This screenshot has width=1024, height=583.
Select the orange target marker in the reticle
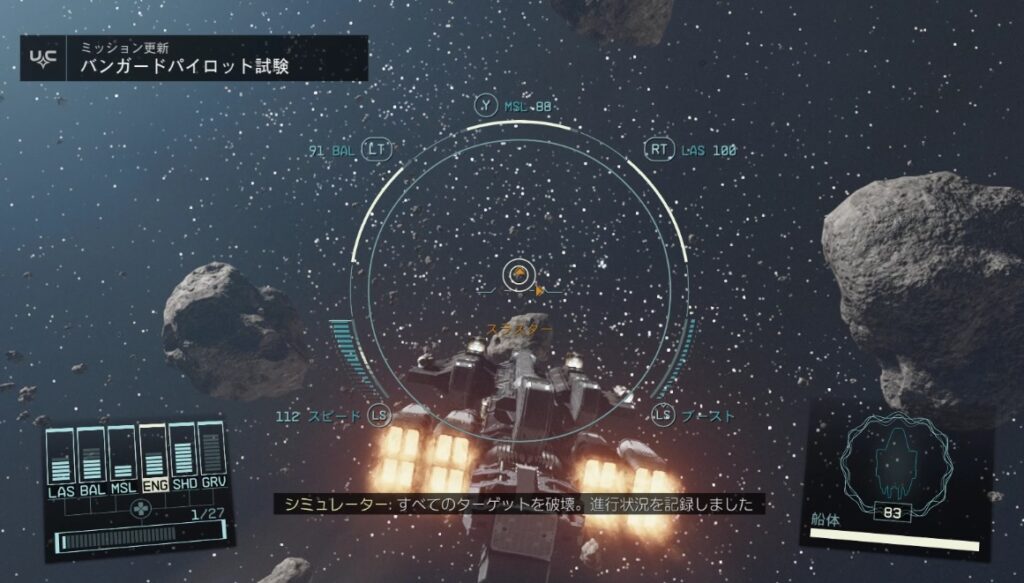518,274
